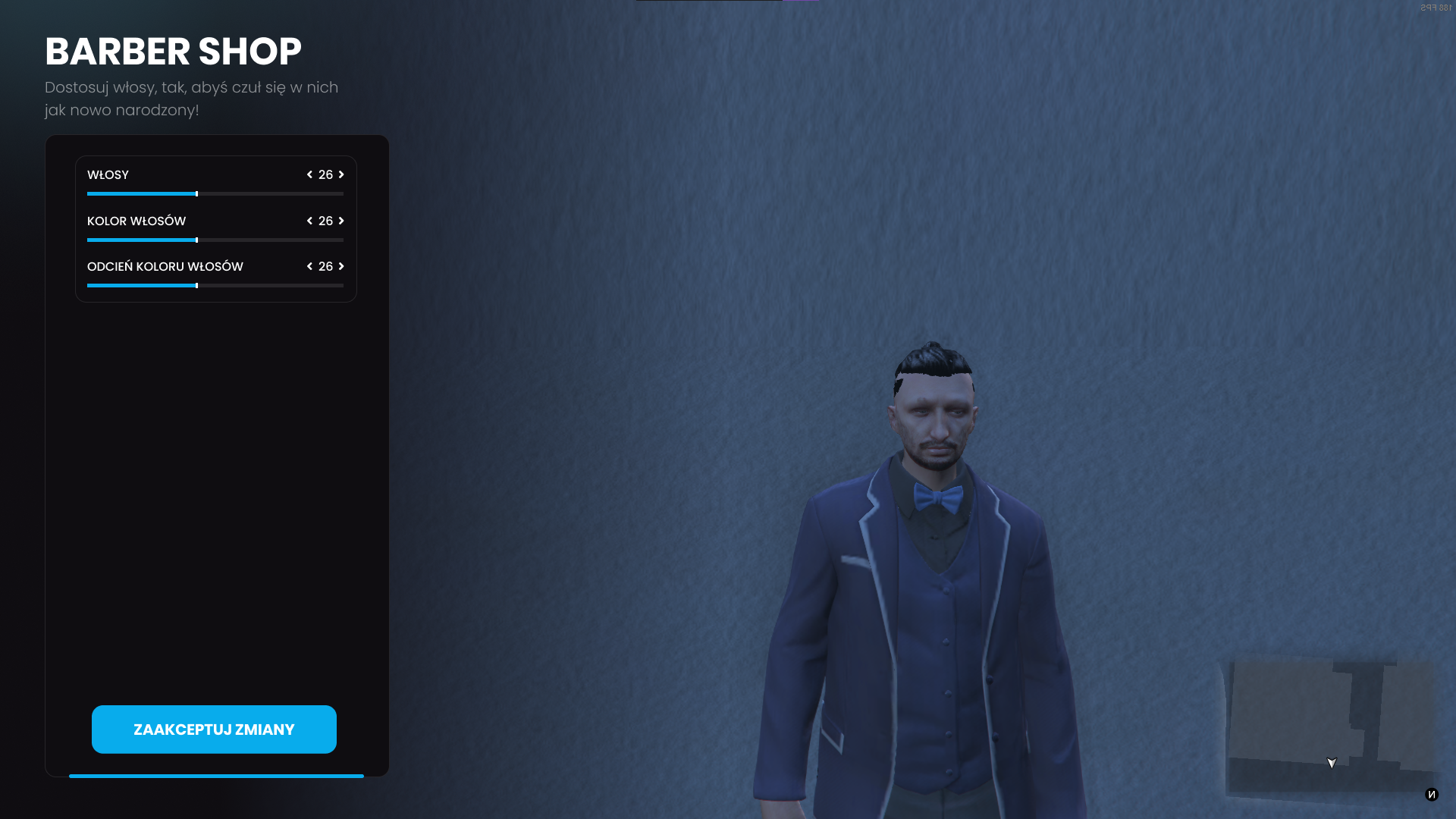Click the minimap in the corner
This screenshot has height=819, width=1456.
coord(1331,726)
